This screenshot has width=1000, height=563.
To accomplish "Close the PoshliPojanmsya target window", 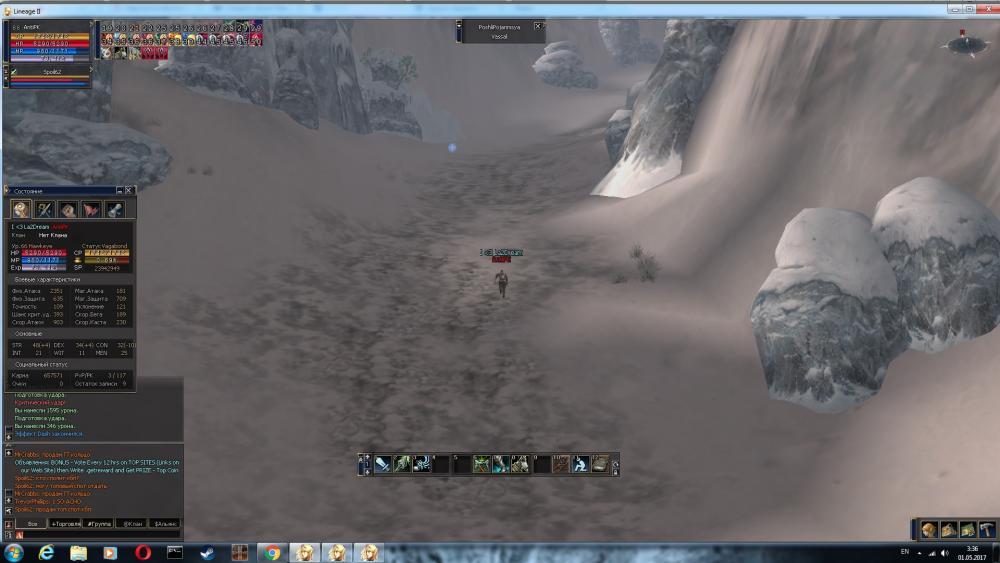I will pos(538,26).
